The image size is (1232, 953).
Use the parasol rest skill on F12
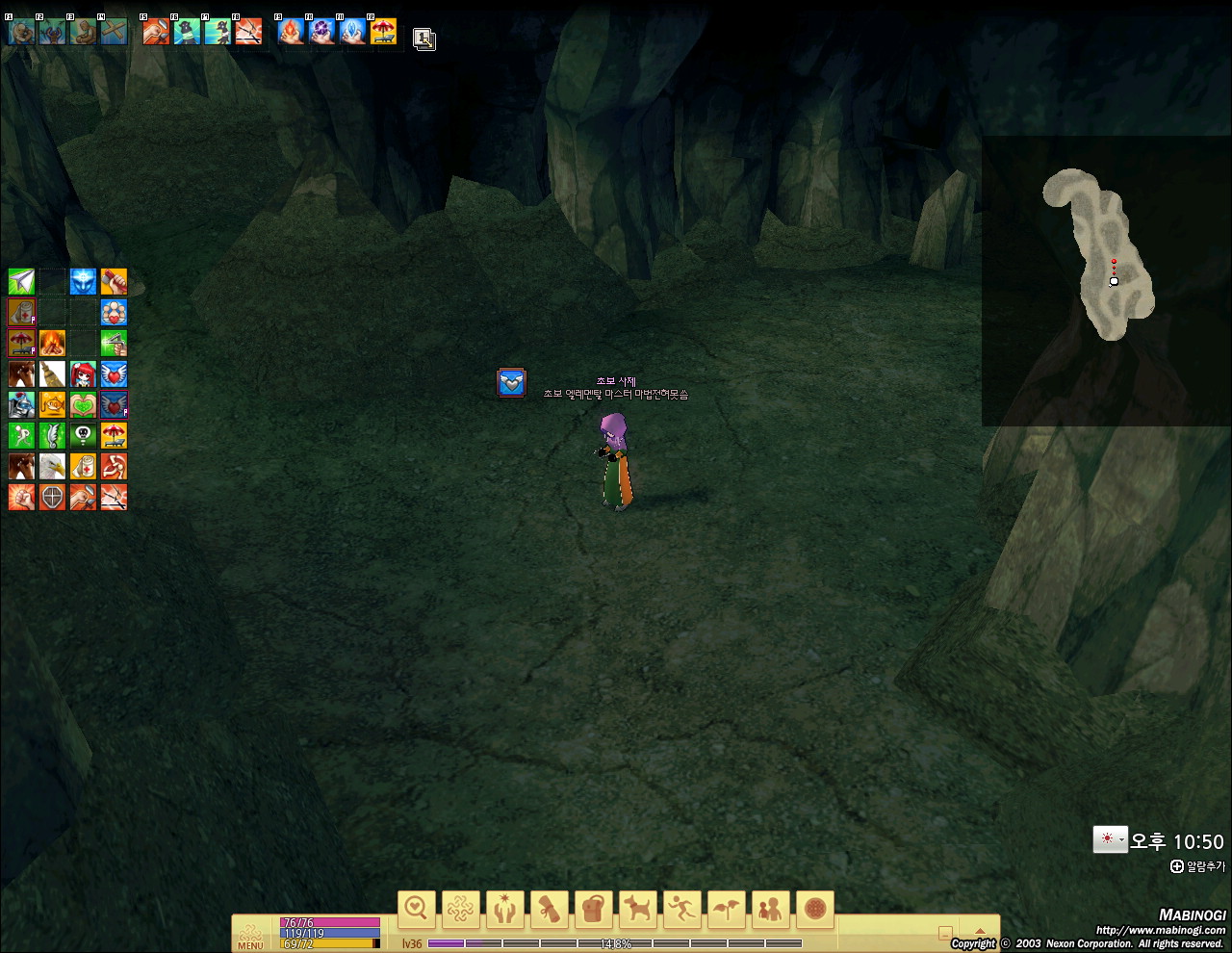pyautogui.click(x=383, y=32)
